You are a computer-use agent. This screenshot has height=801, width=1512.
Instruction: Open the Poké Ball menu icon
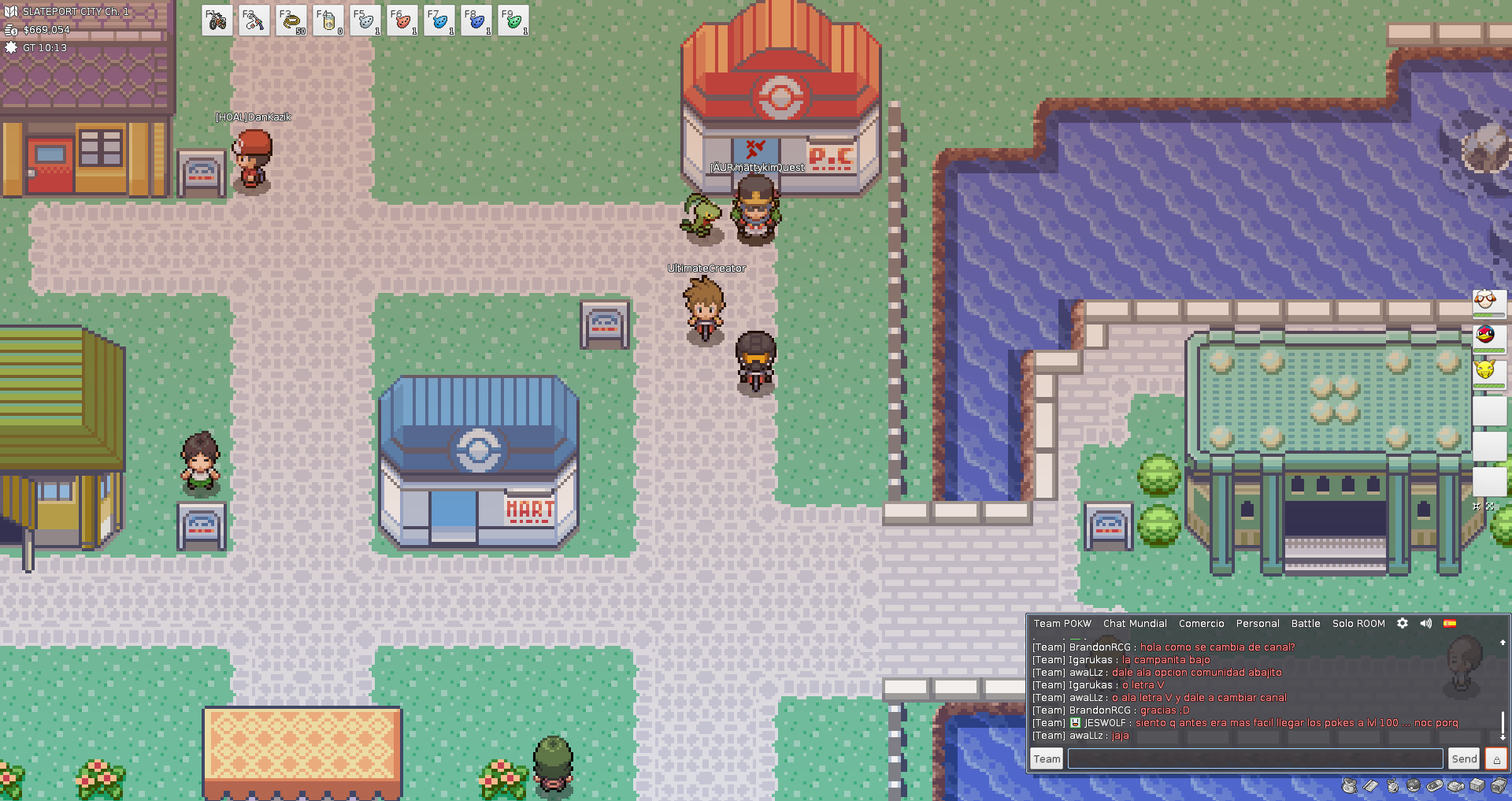[x=1414, y=785]
